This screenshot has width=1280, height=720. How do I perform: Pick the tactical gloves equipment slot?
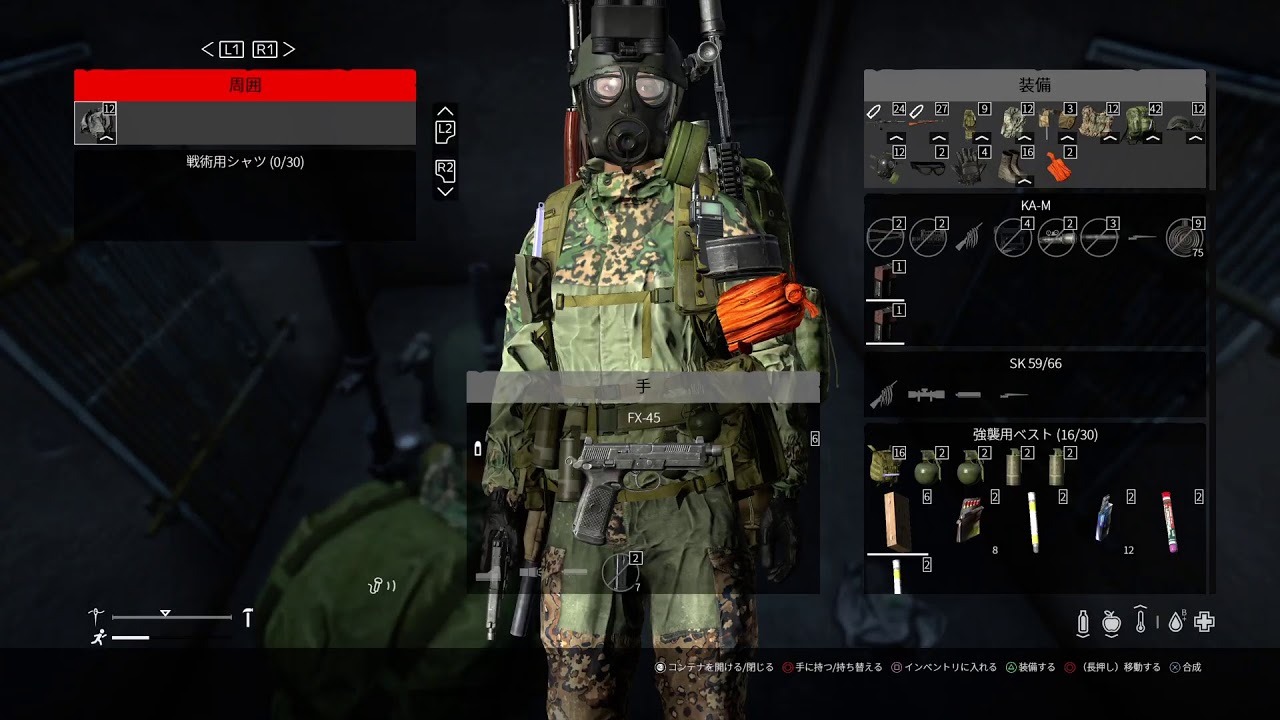point(970,166)
